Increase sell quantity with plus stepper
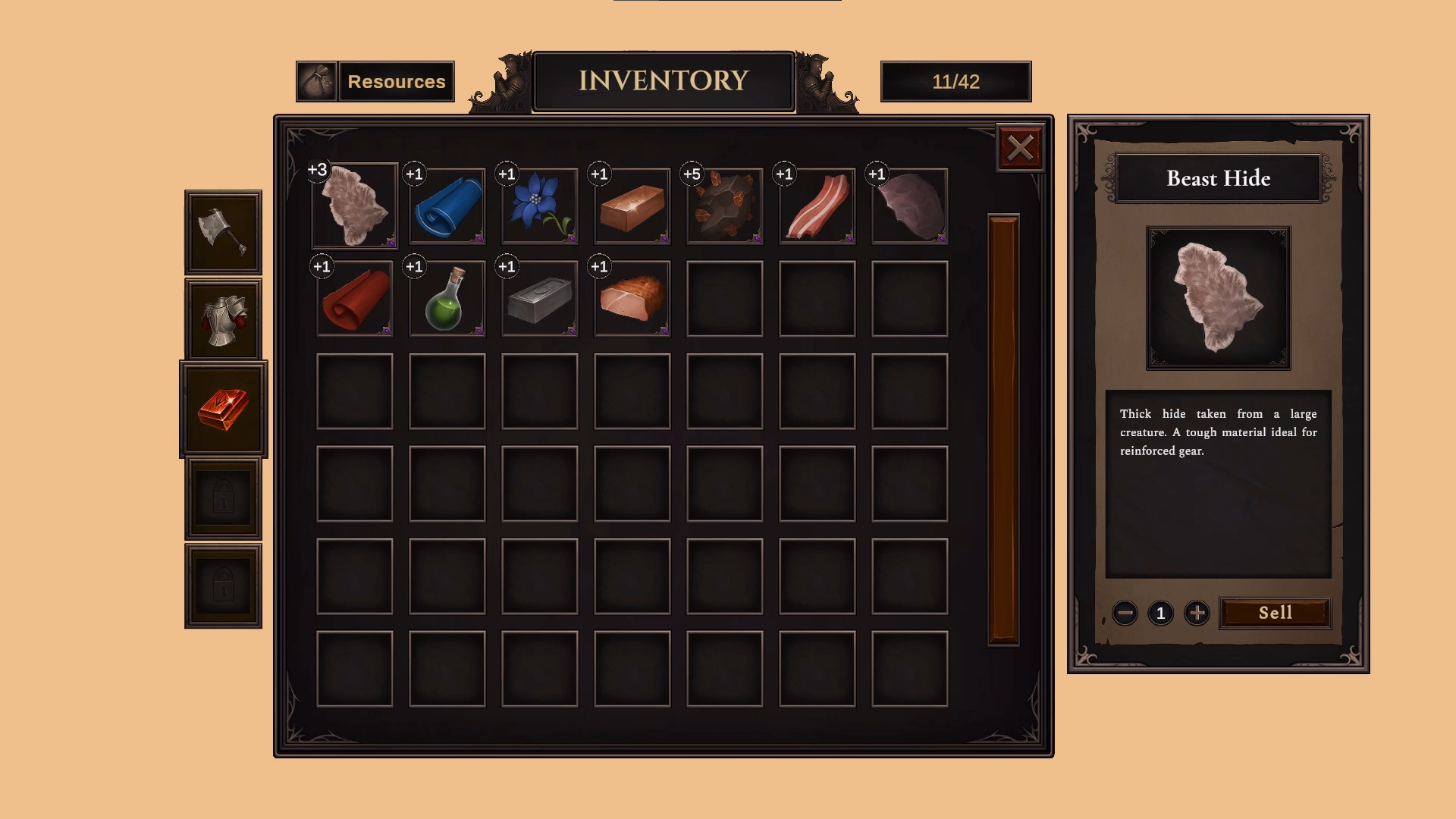 [1197, 613]
